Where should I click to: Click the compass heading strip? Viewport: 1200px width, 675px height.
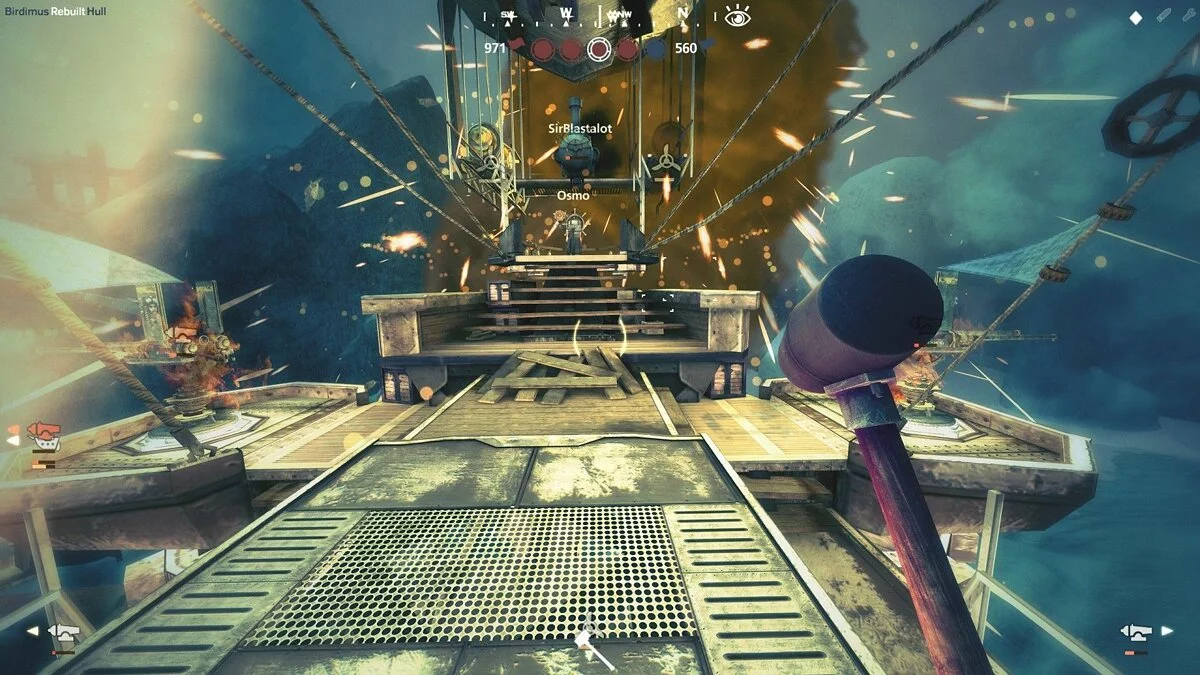[598, 15]
